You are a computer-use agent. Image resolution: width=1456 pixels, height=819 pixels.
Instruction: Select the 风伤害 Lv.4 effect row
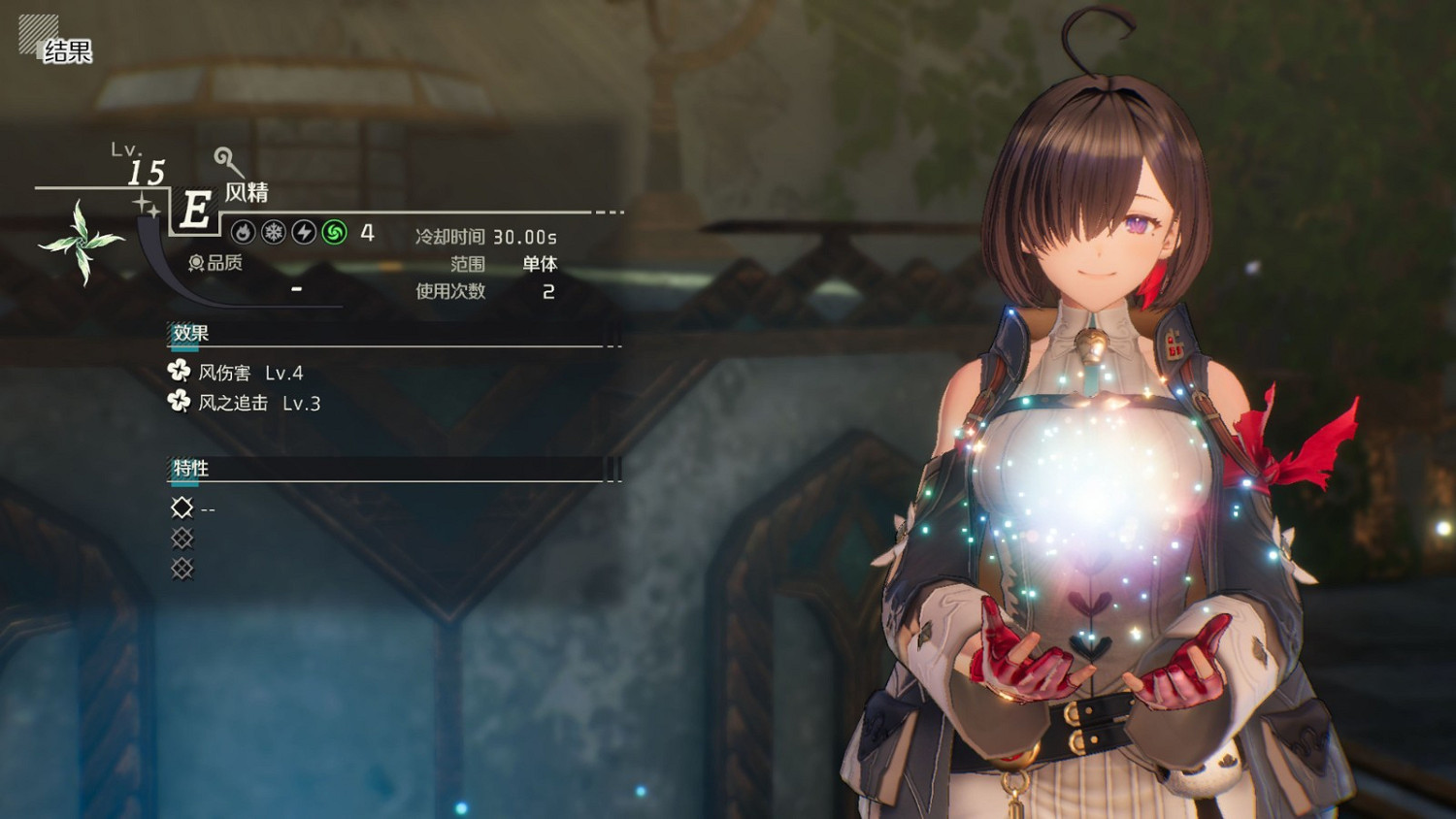[x=238, y=373]
